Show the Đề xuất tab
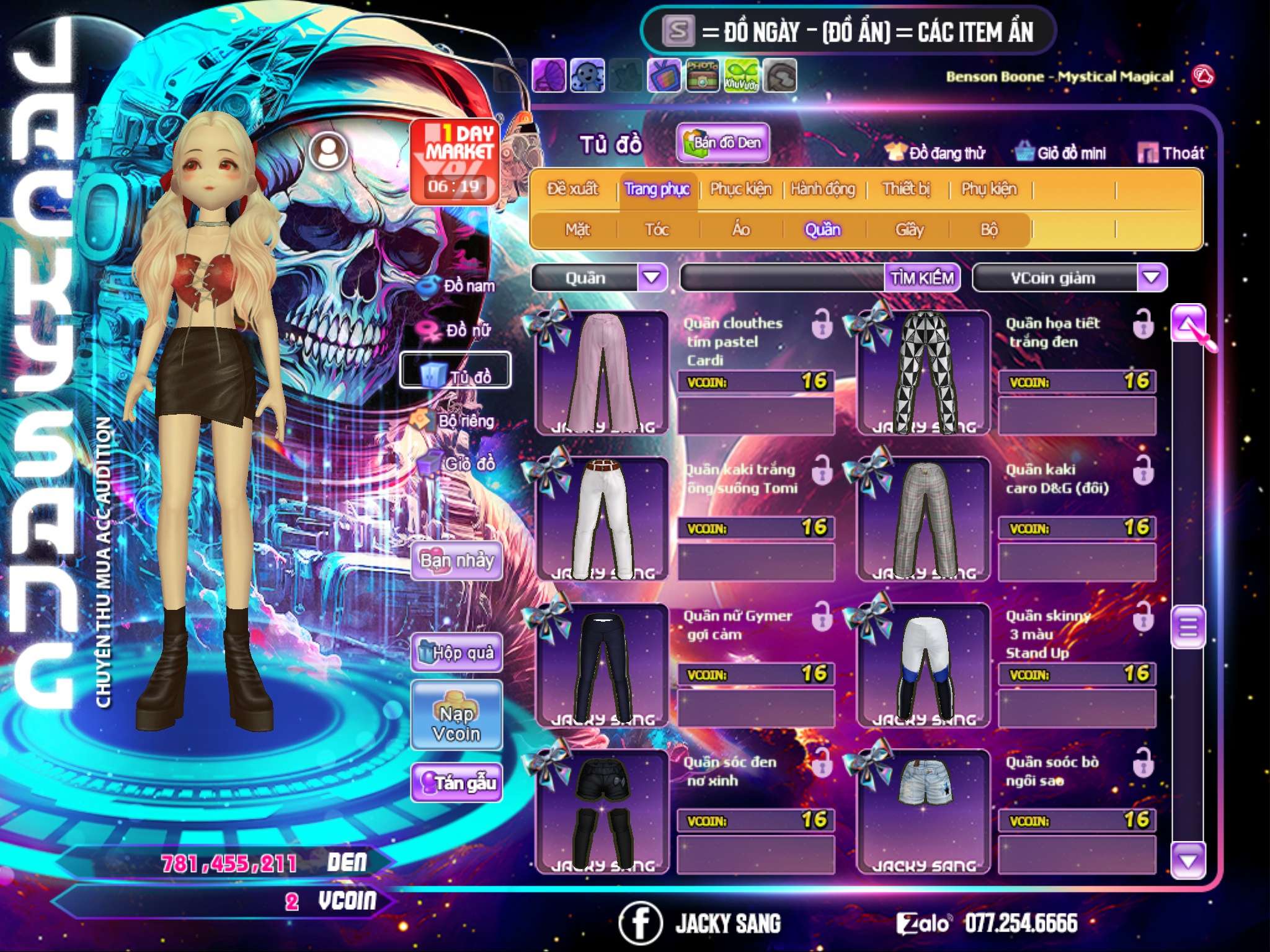This screenshot has width=1270, height=952. coord(572,188)
